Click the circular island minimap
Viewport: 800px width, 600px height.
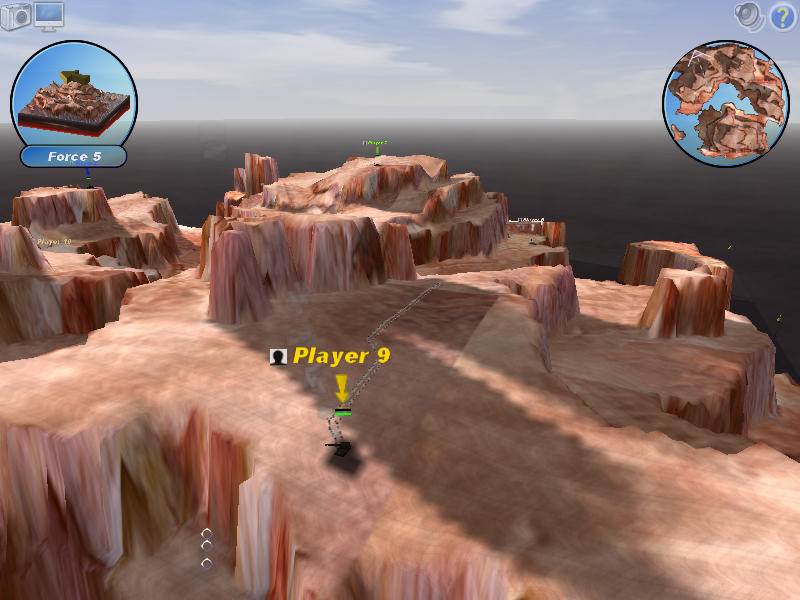[726, 105]
